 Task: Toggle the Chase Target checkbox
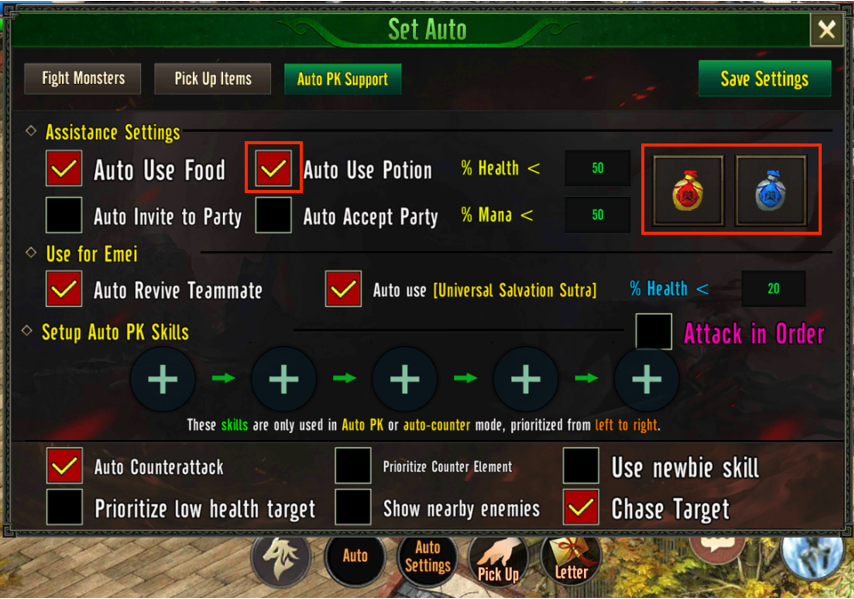click(581, 507)
